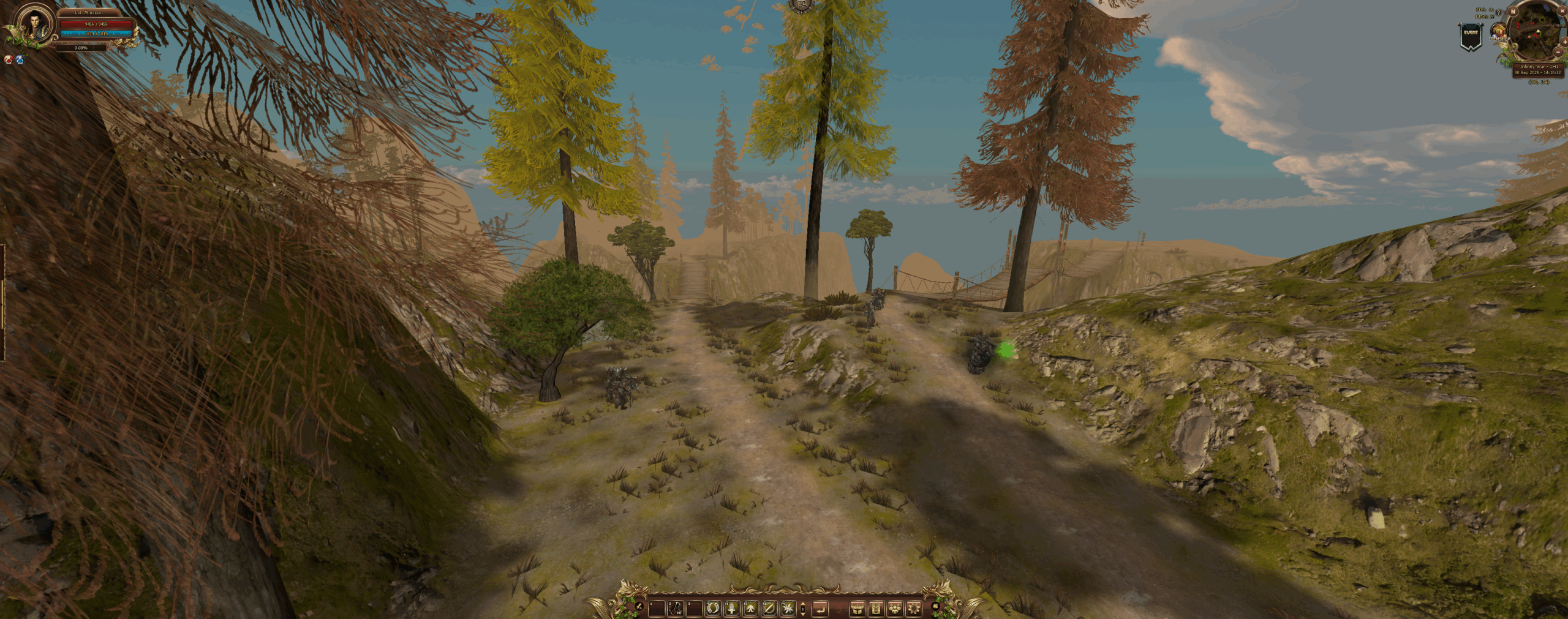Open the Event banner

coord(1471,37)
